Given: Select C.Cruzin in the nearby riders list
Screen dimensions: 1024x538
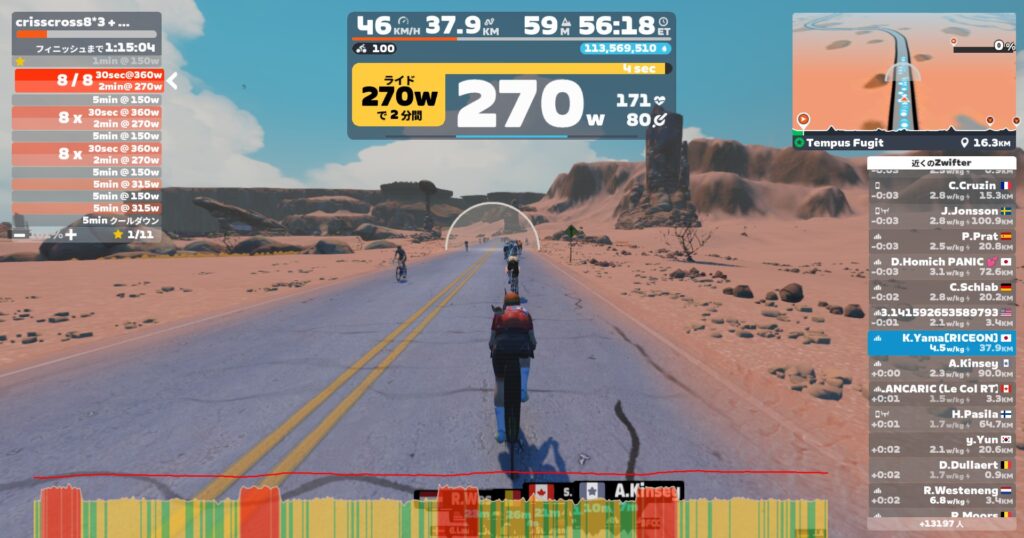Looking at the screenshot, I should coord(942,190).
